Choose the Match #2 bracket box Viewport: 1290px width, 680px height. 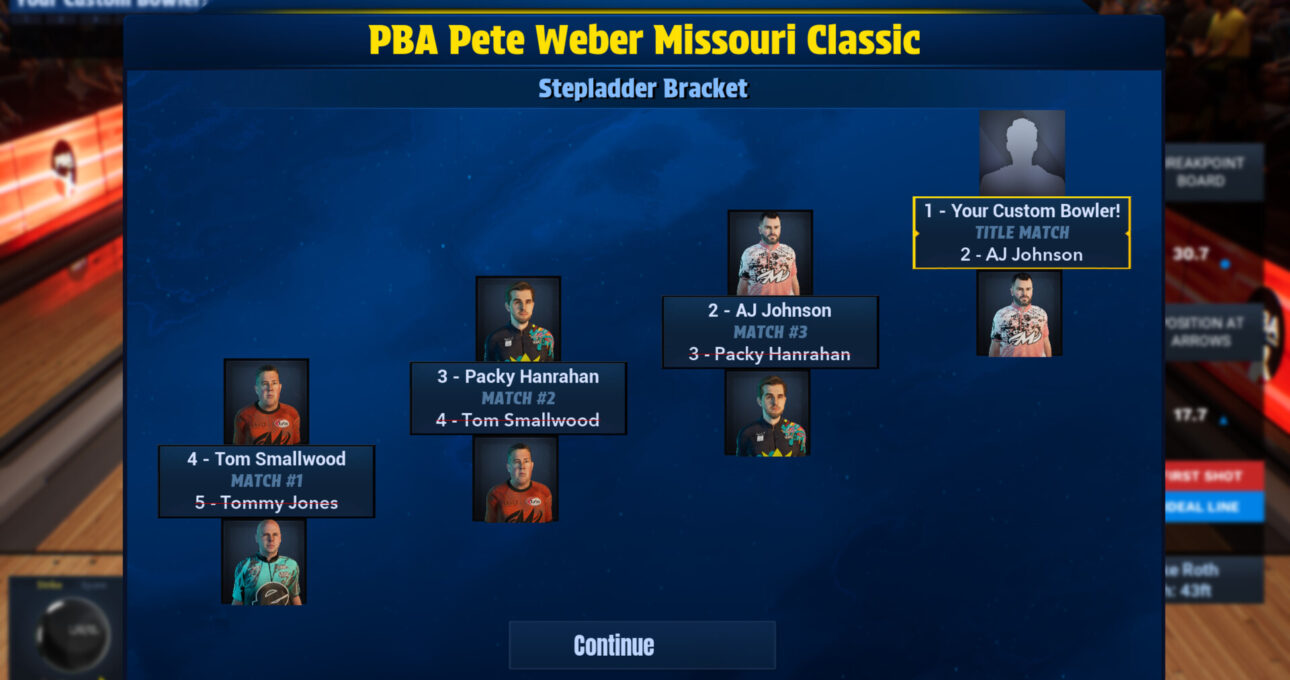(518, 398)
